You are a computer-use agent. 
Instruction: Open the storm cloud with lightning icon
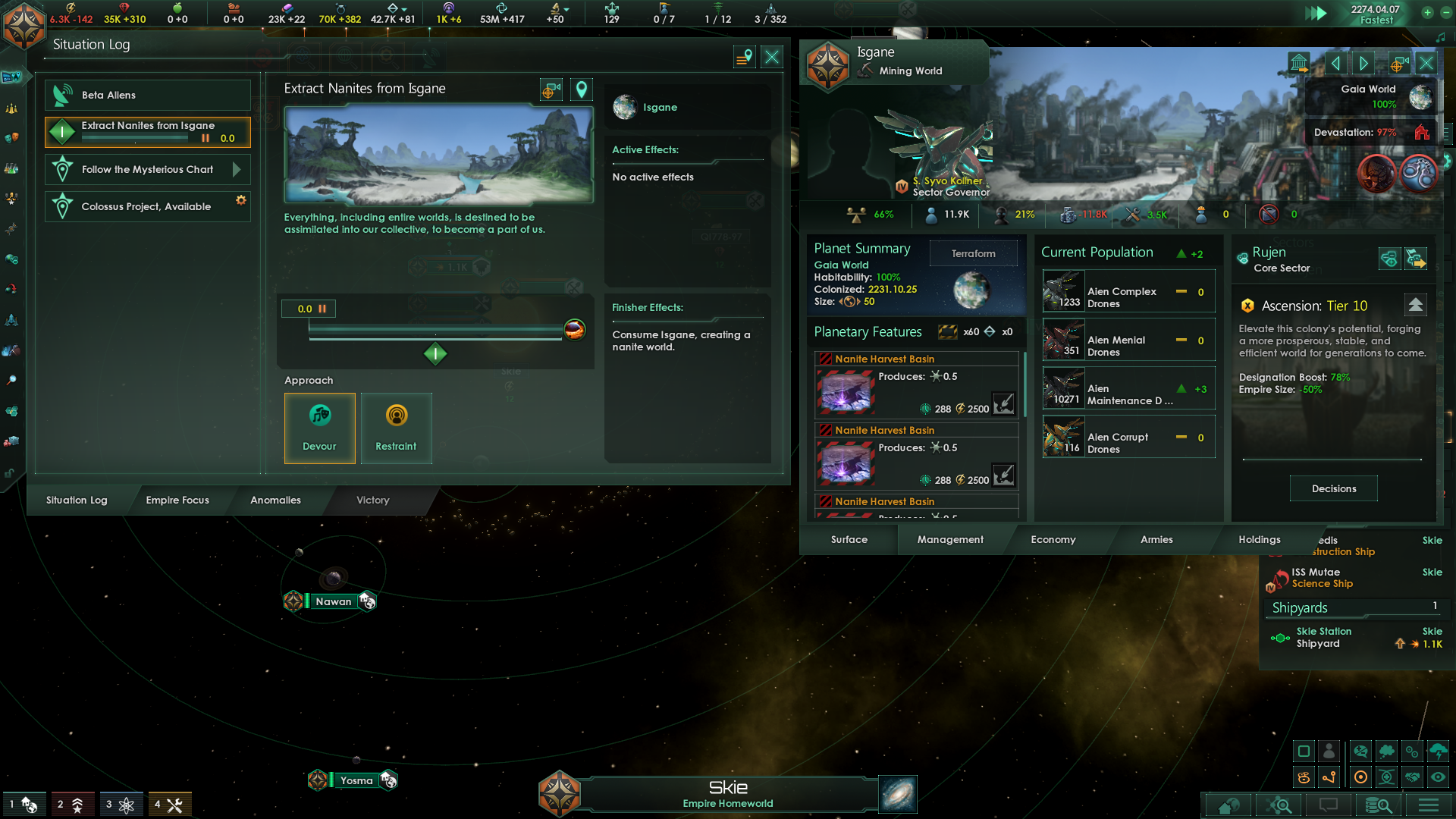click(x=1439, y=752)
